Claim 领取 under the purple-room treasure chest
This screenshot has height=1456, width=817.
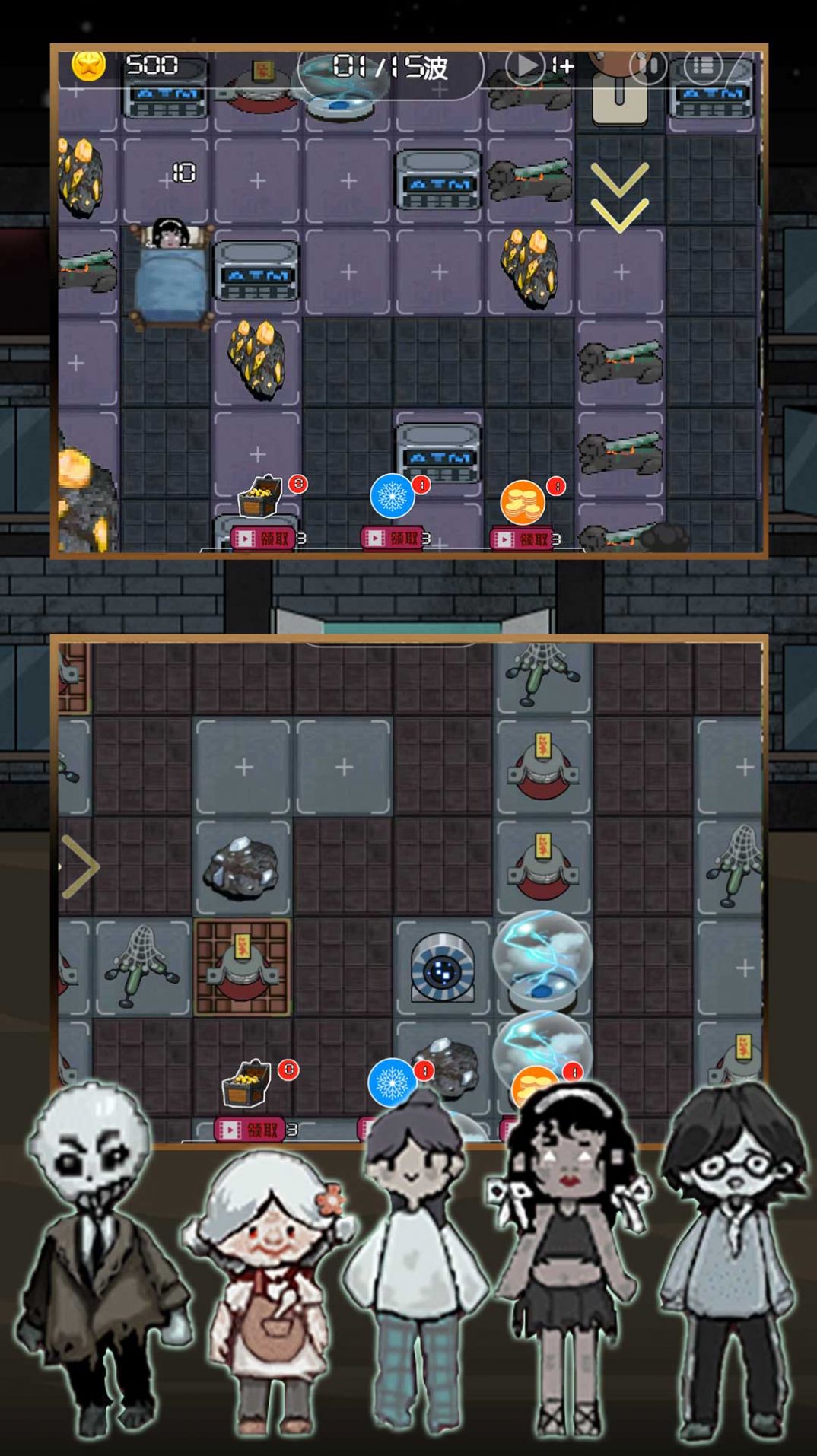coord(263,539)
